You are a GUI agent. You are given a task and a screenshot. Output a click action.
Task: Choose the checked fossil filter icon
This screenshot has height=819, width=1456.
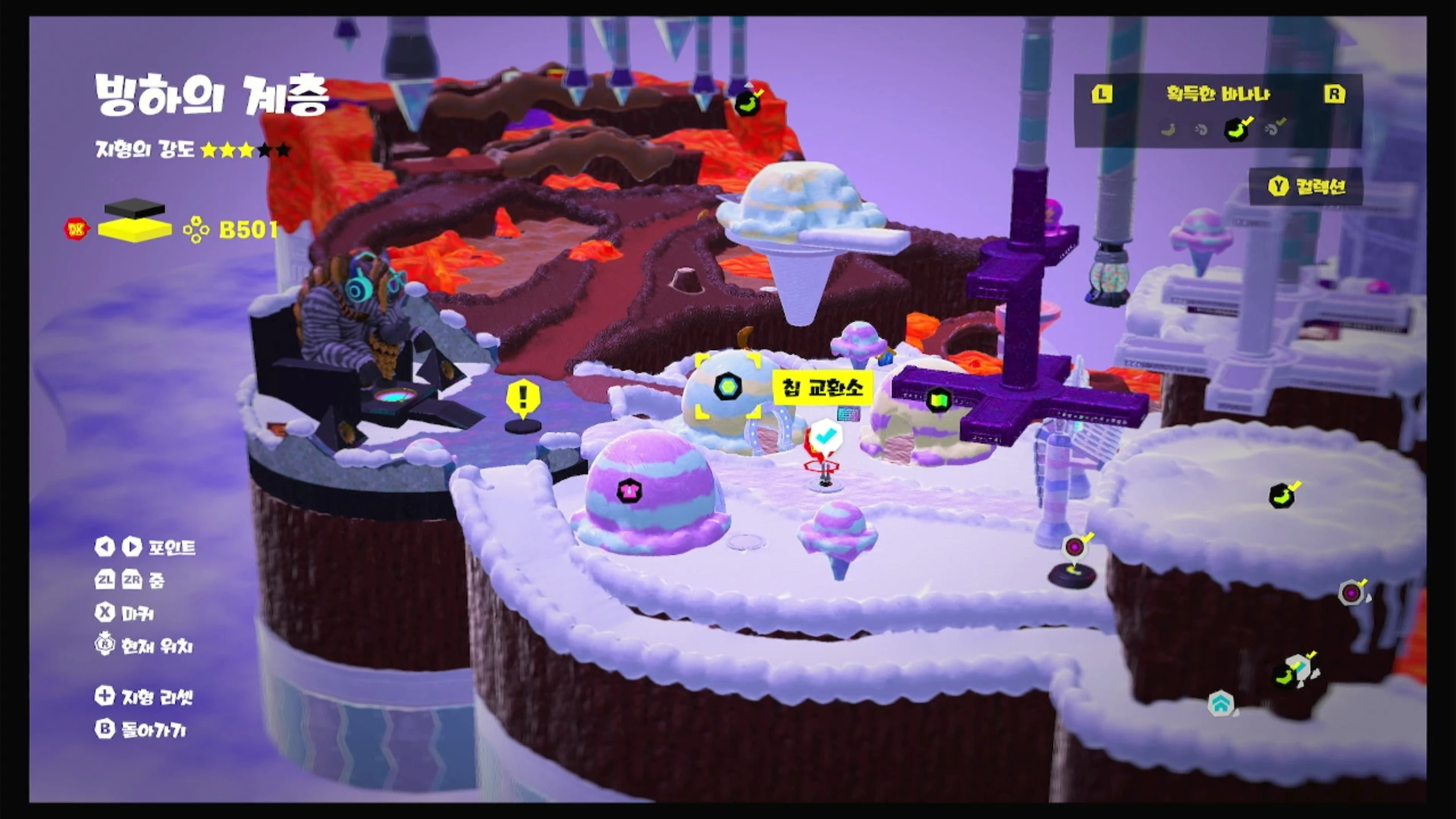coord(1273,129)
